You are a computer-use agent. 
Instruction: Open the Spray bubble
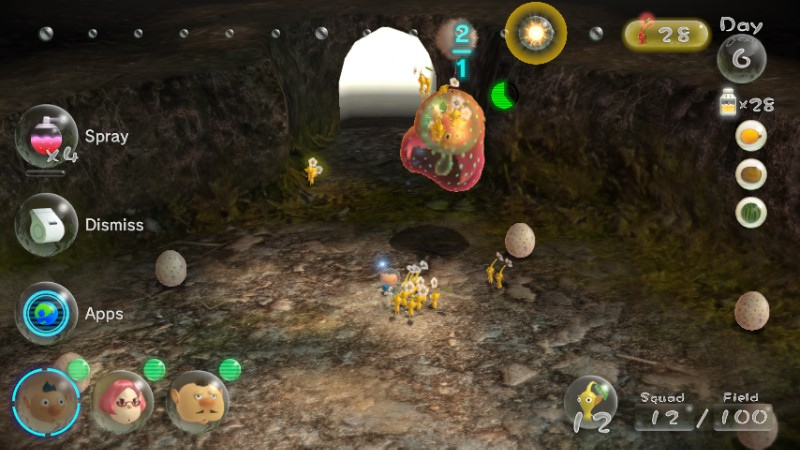click(x=47, y=137)
